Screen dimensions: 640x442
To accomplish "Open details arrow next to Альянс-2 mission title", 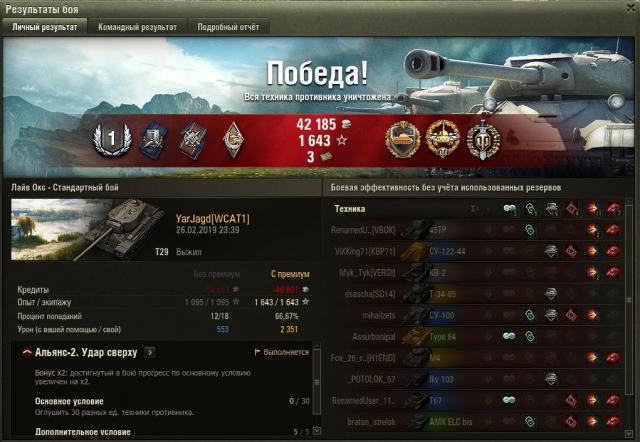I will pos(150,352).
